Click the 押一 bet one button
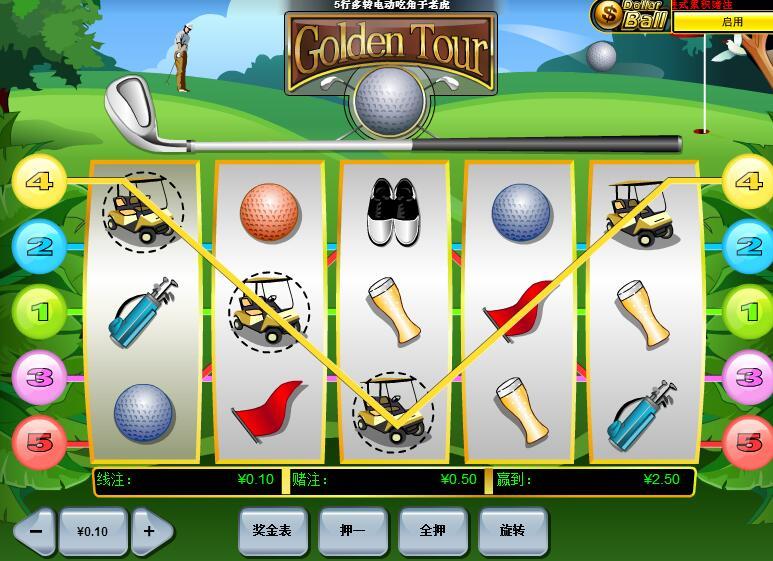 click(x=352, y=531)
